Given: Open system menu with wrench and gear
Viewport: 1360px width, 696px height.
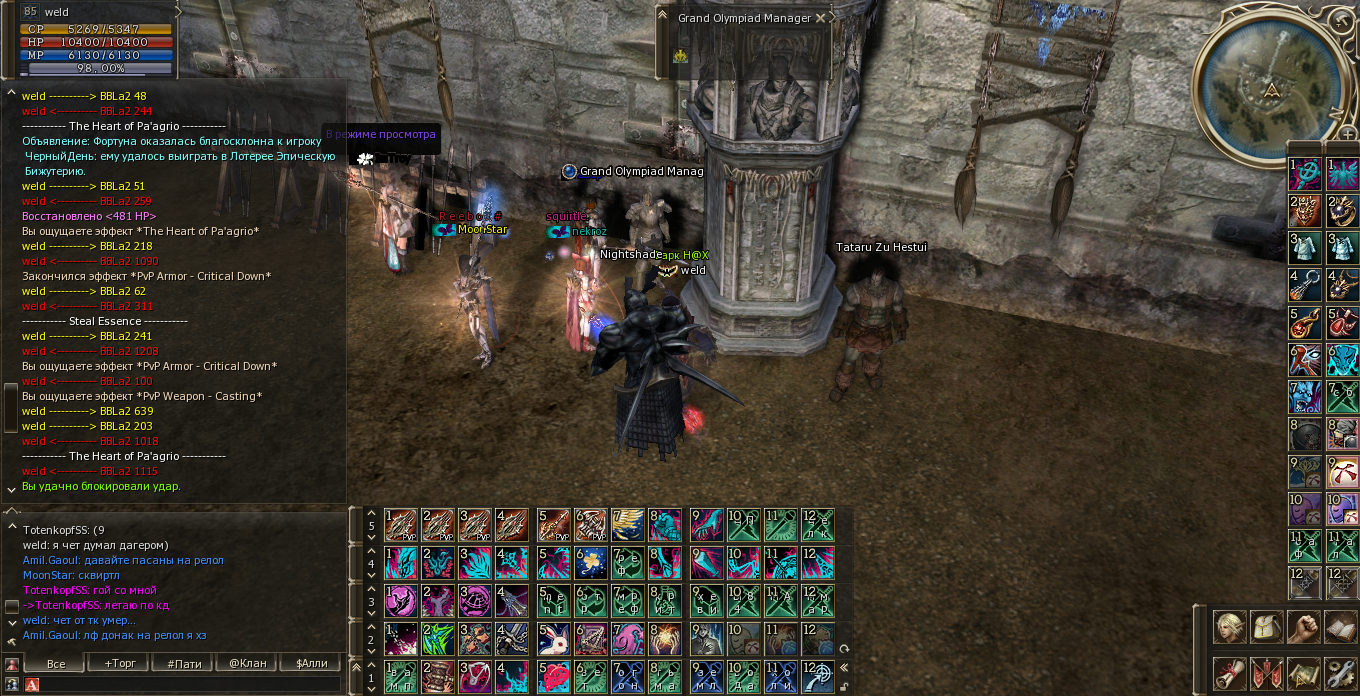Looking at the screenshot, I should 1340,673.
